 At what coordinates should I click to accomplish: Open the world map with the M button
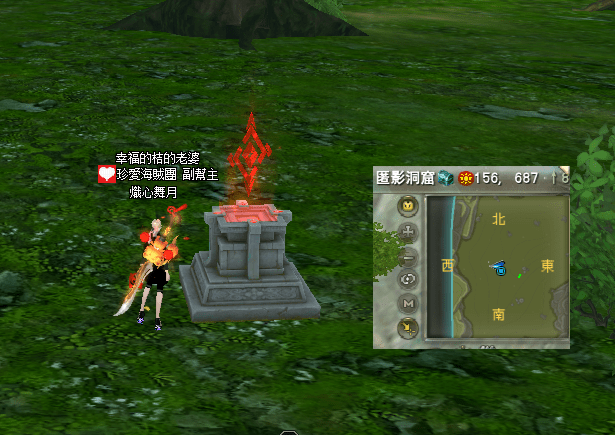pos(408,303)
